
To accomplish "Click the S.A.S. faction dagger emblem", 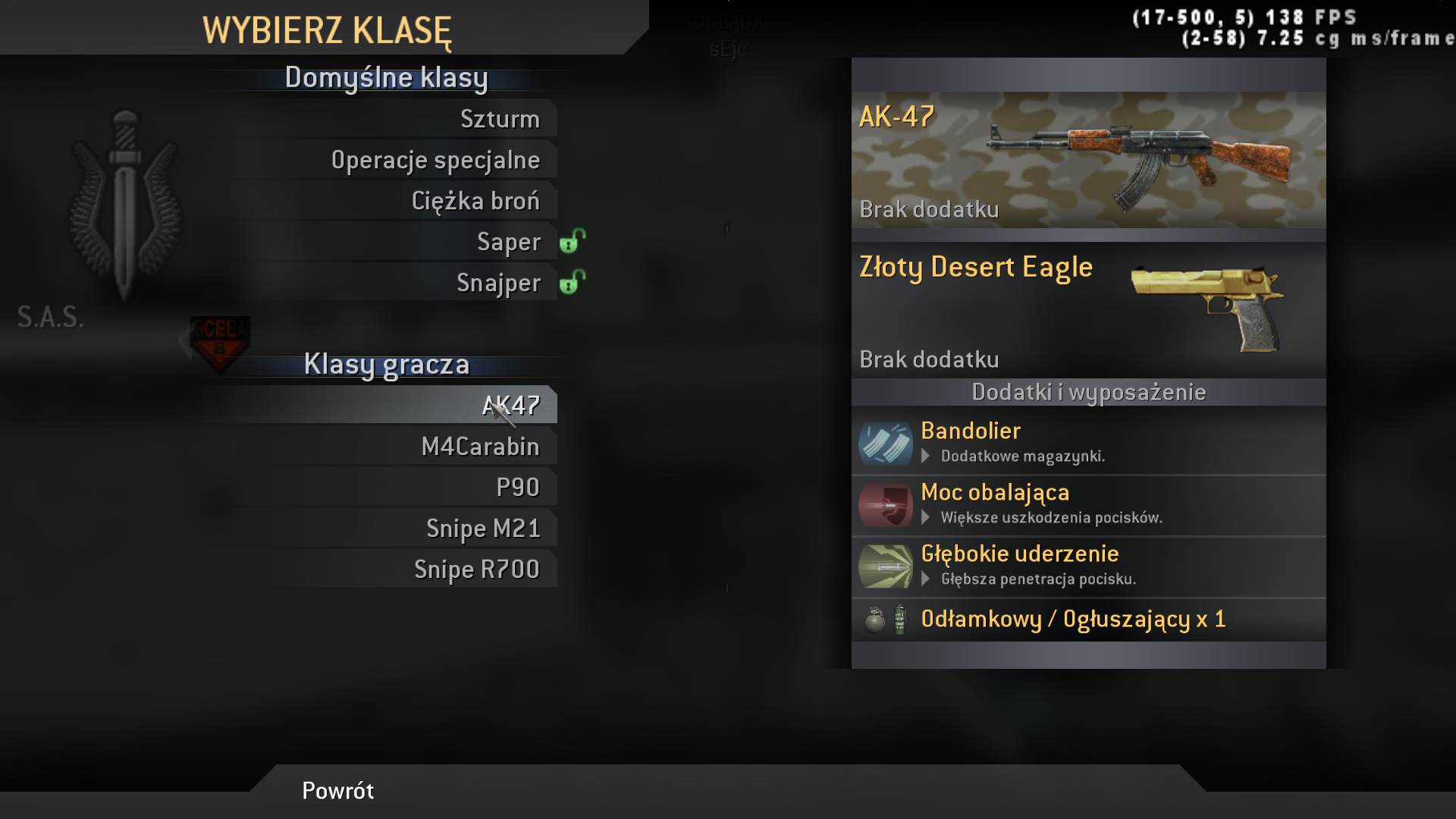I will pos(125,205).
